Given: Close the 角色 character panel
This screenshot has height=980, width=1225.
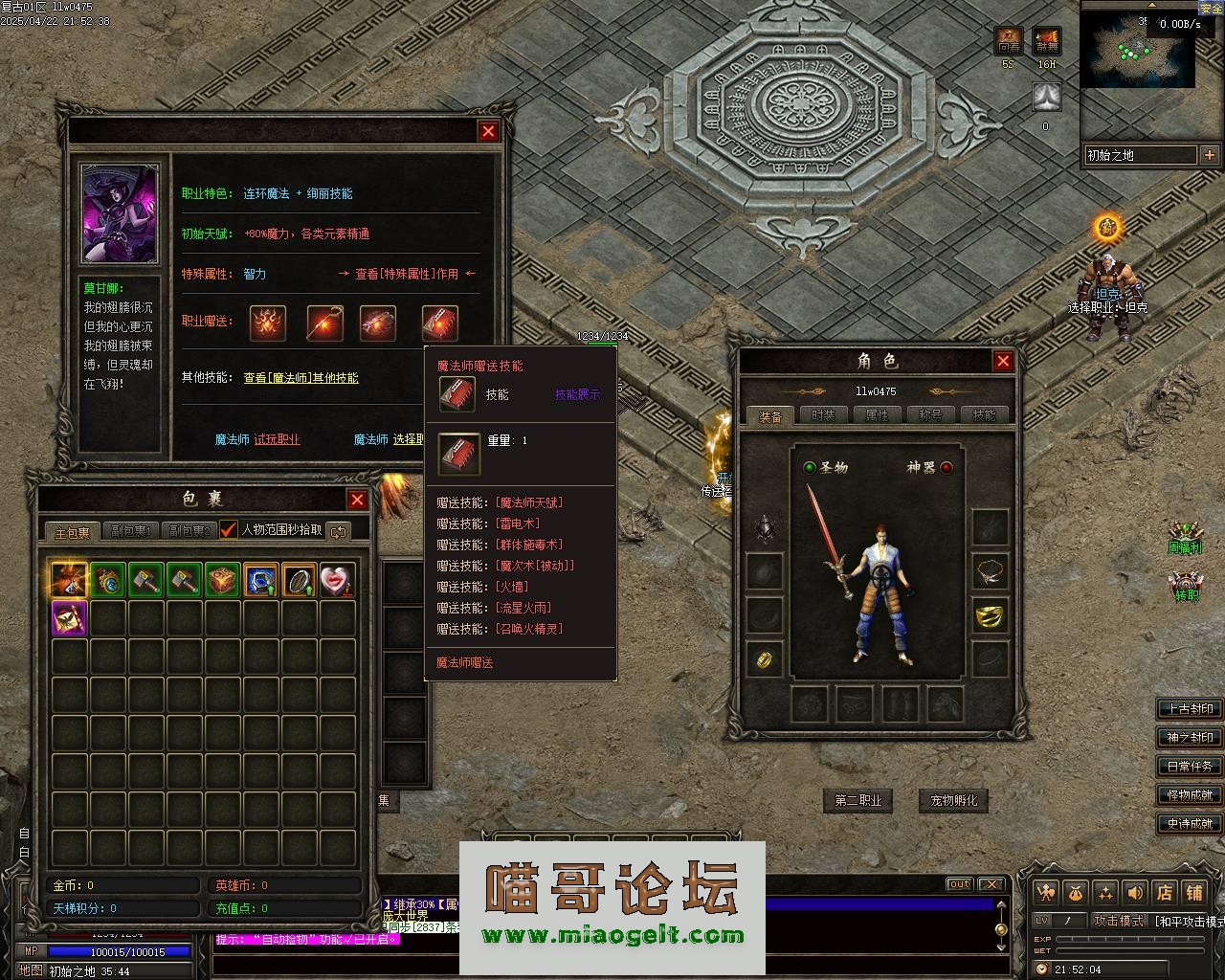Looking at the screenshot, I should point(1002,361).
